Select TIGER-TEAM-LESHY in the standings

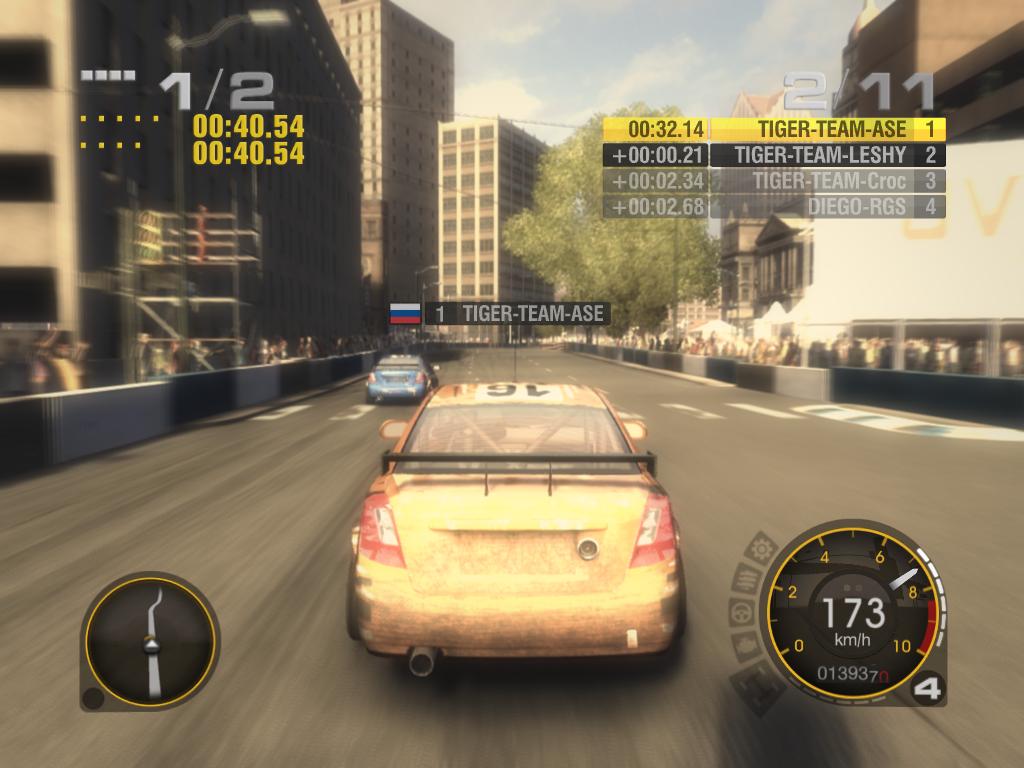(775, 155)
